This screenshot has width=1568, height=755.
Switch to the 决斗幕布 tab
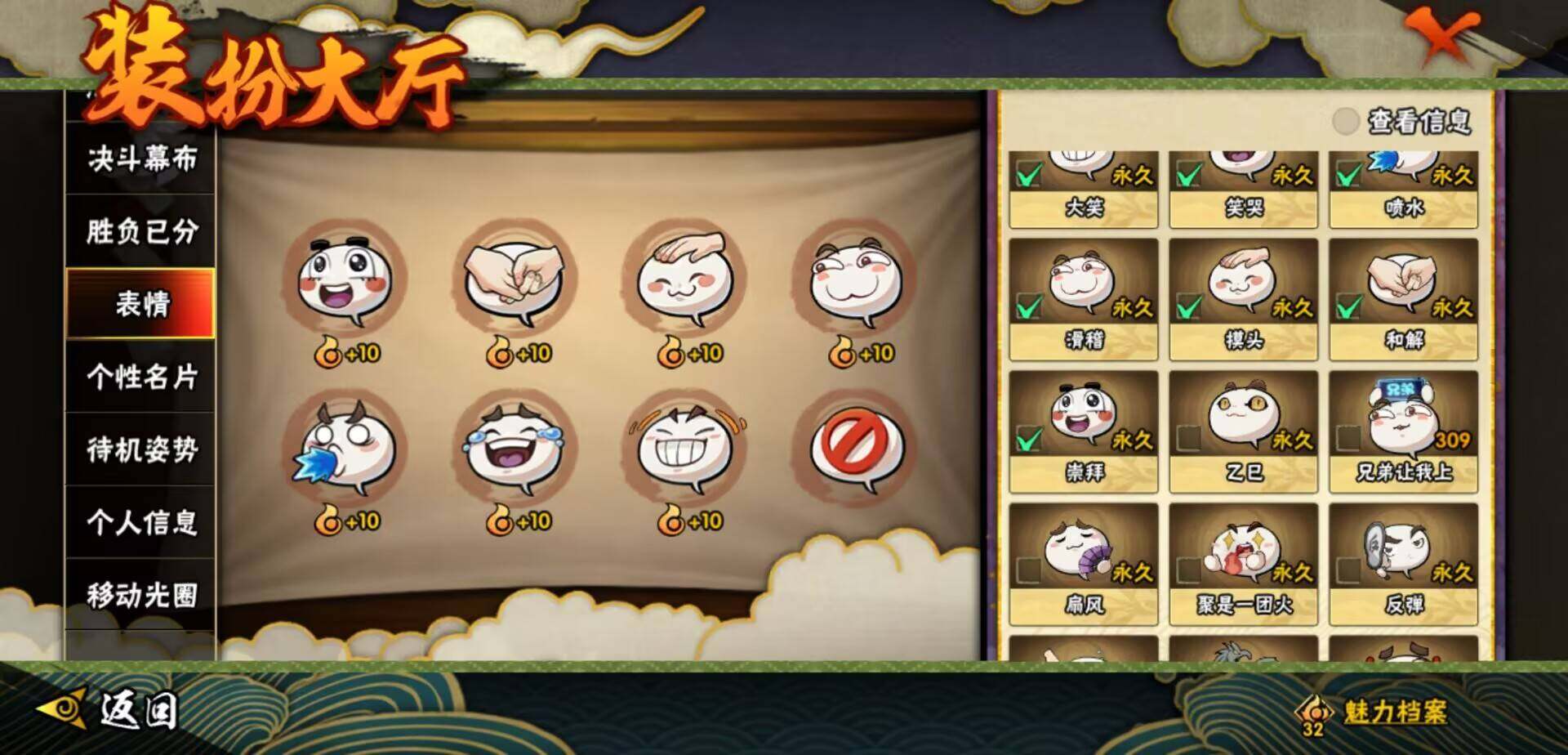point(141,159)
